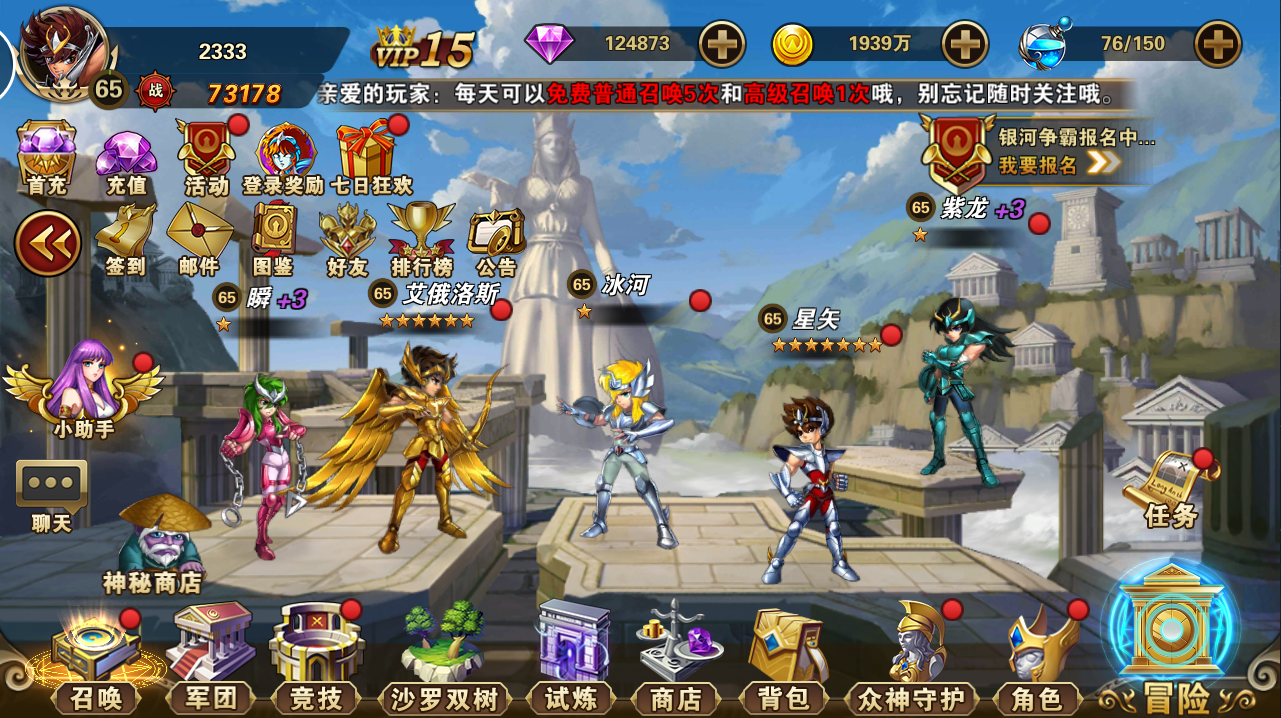Add diamonds with the plus button
This screenshot has height=718, width=1281.
coord(721,44)
